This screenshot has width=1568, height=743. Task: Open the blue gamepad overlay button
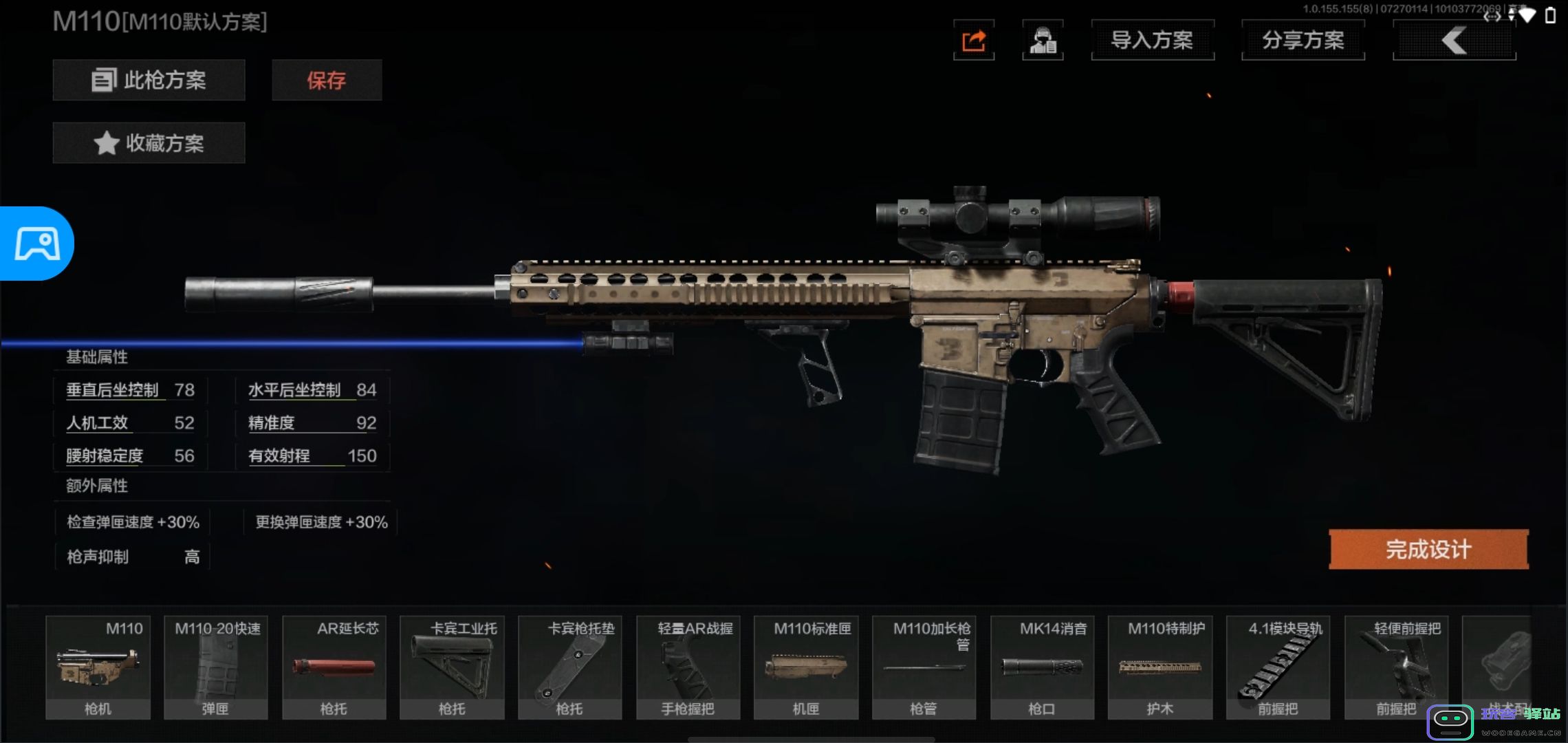pyautogui.click(x=37, y=244)
